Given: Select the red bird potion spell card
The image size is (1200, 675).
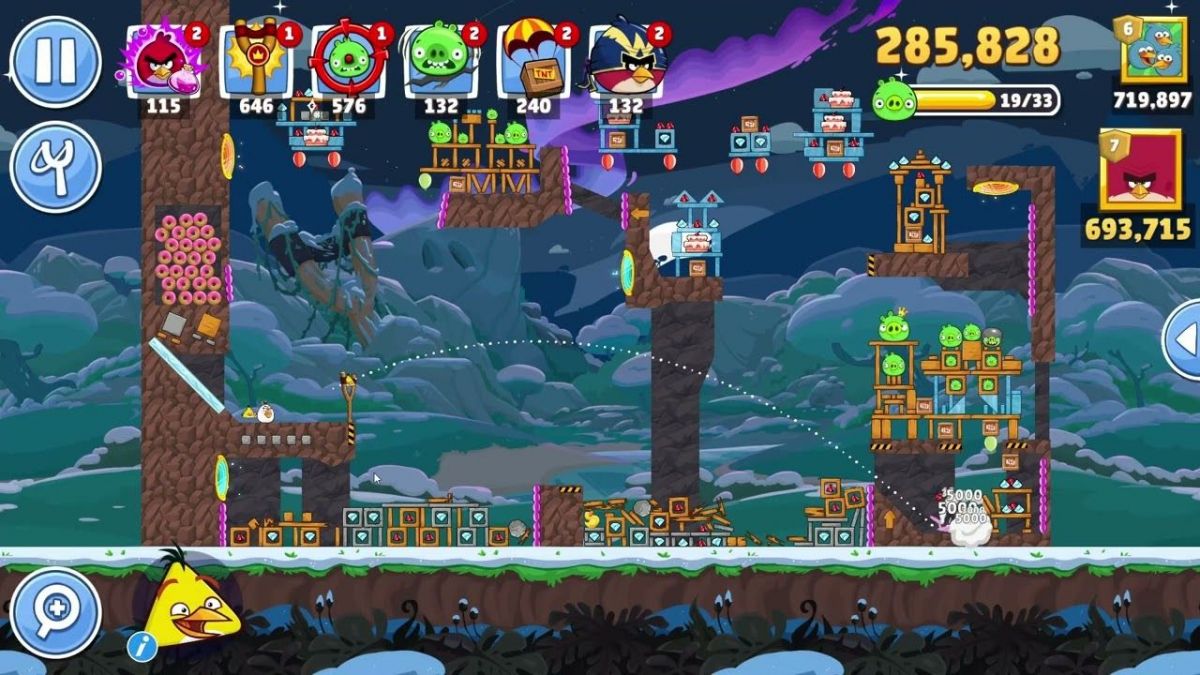Looking at the screenshot, I should 164,64.
